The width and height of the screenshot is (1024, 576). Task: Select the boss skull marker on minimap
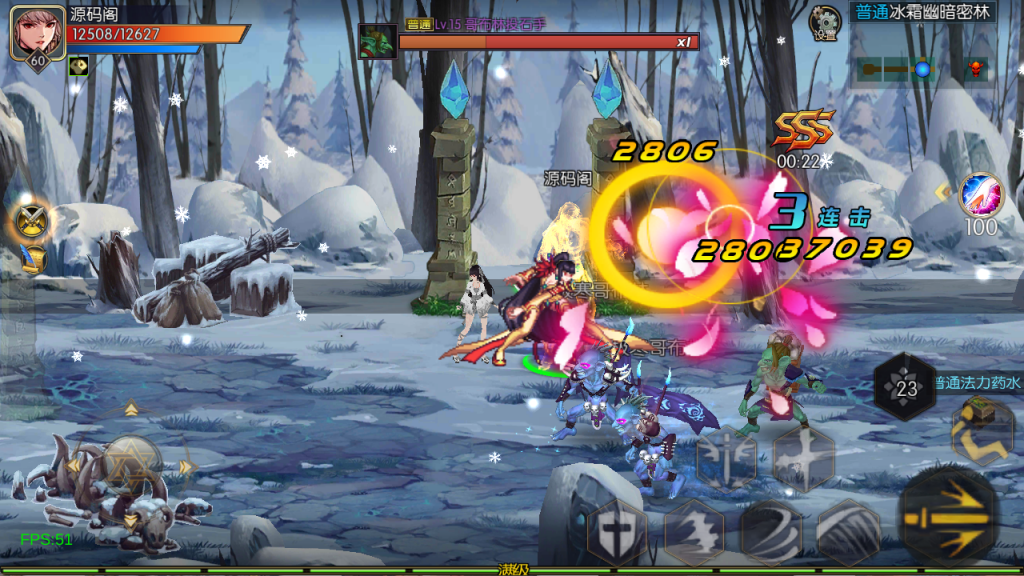click(975, 70)
